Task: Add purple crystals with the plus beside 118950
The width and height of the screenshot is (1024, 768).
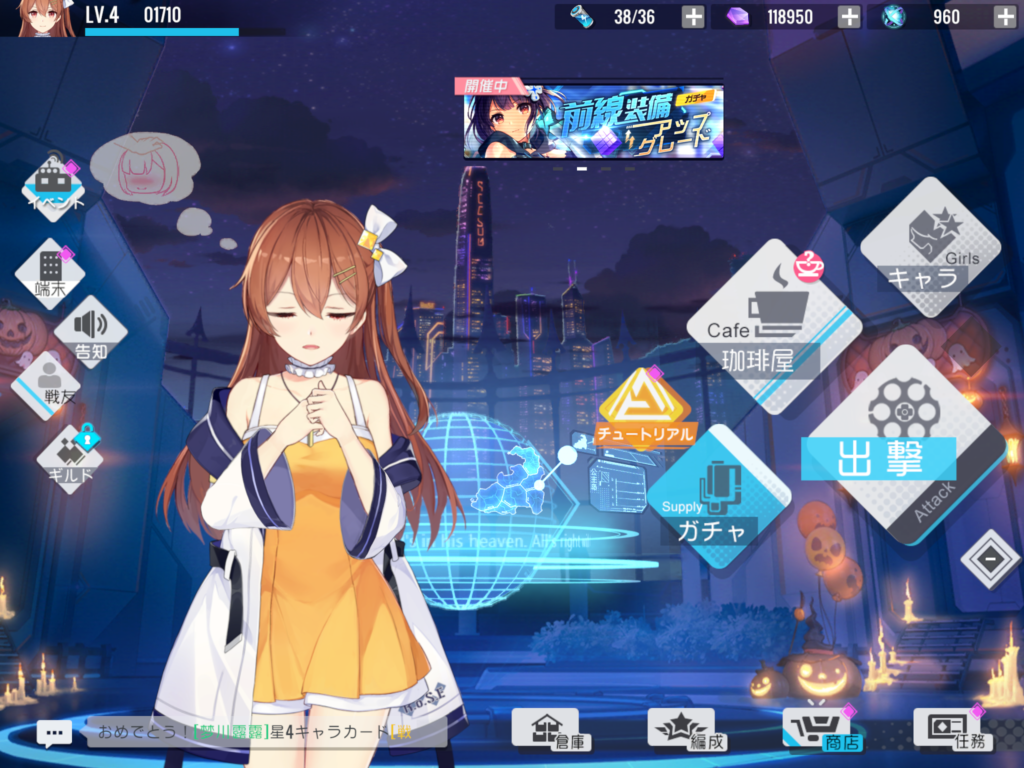Action: pos(848,16)
